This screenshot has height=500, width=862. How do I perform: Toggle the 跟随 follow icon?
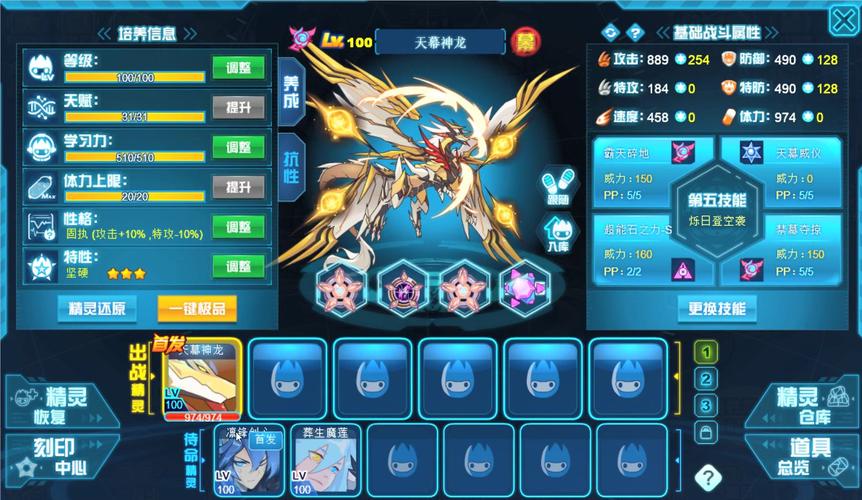coord(557,189)
